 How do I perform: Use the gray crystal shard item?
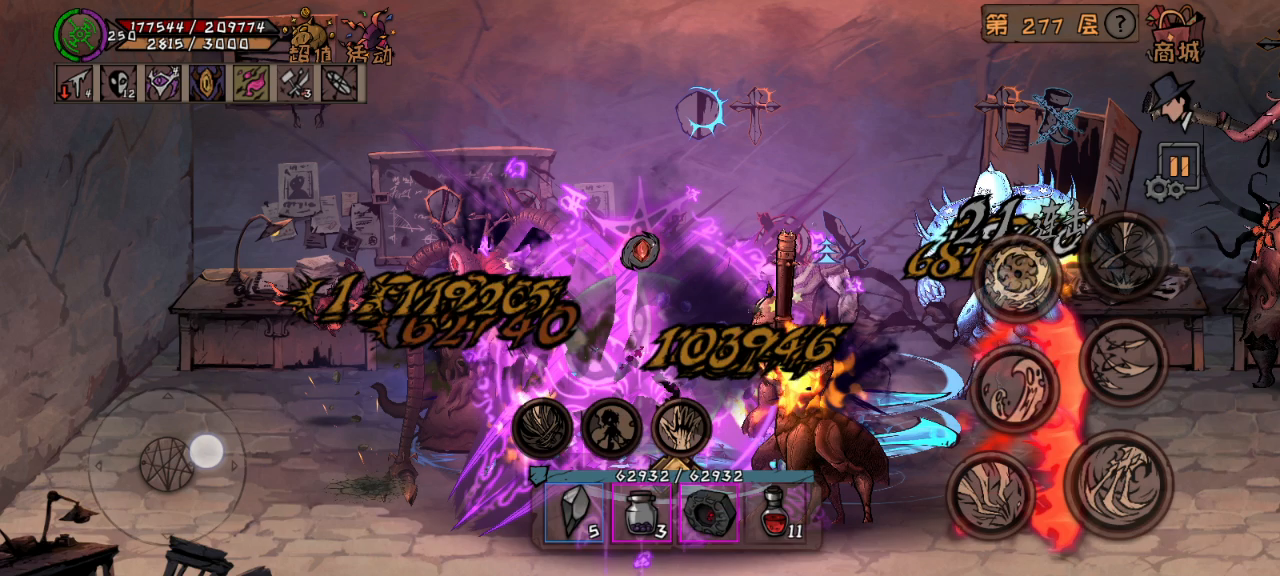(x=575, y=514)
